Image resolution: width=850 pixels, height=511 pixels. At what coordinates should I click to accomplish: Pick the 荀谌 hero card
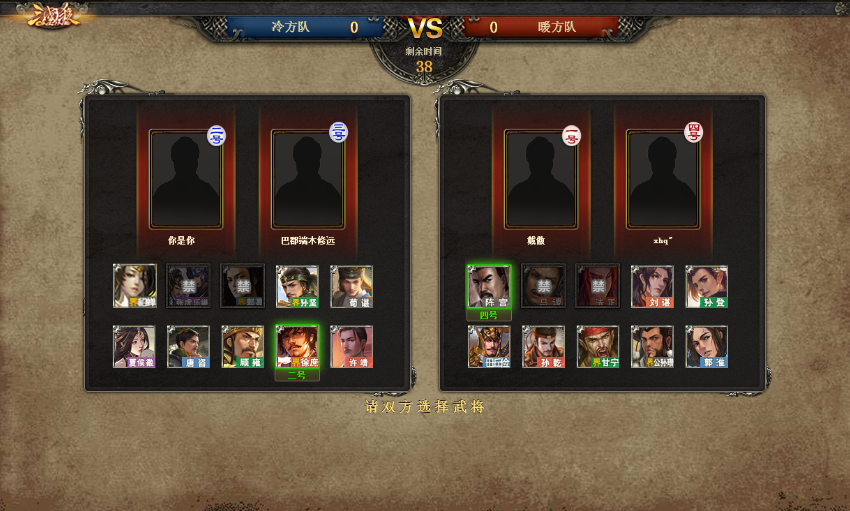click(x=351, y=286)
